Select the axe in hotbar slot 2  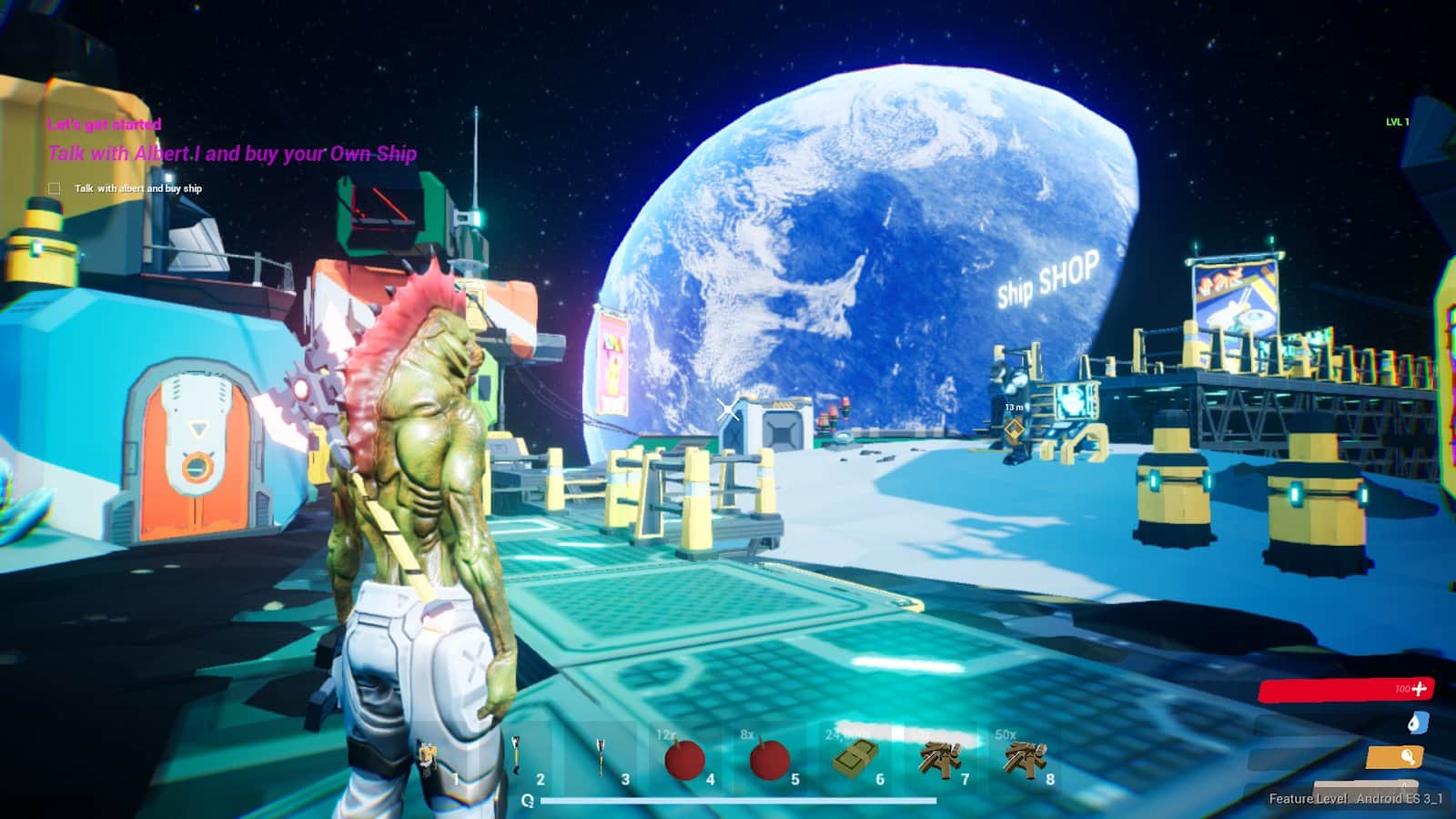coord(516,757)
